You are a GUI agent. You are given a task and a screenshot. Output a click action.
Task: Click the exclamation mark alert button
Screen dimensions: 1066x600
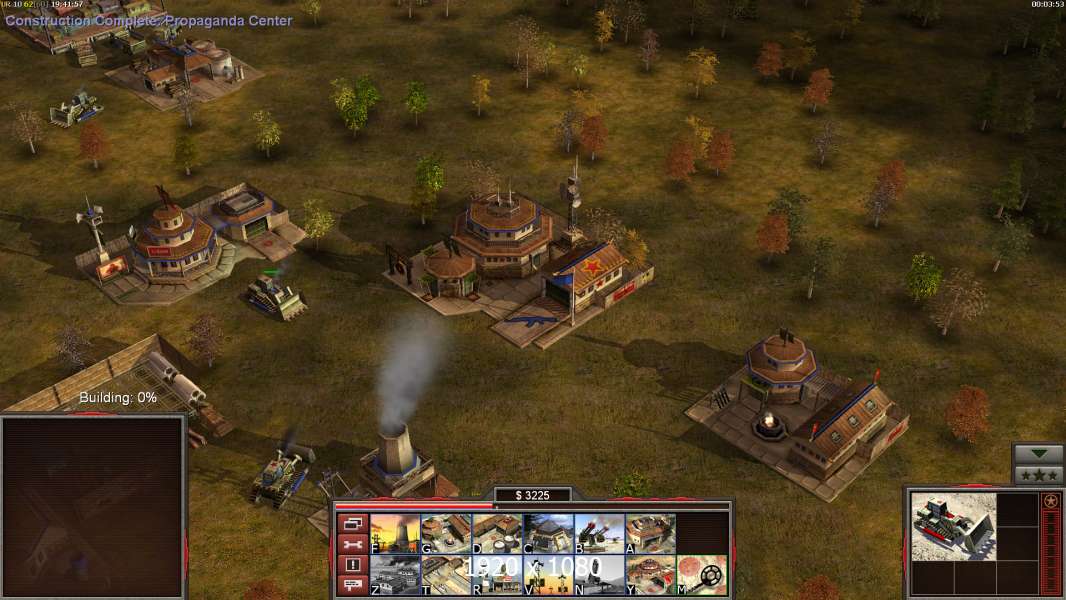coord(351,565)
